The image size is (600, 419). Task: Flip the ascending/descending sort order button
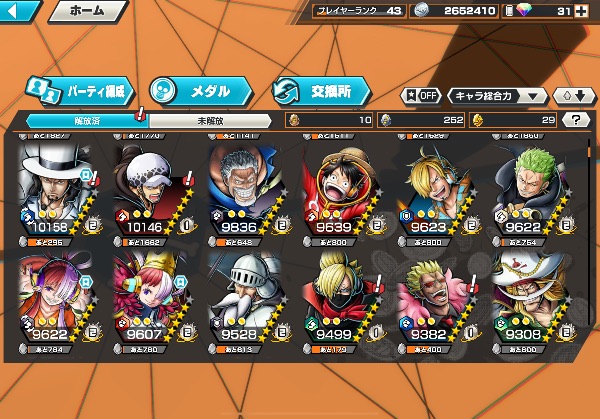(571, 96)
